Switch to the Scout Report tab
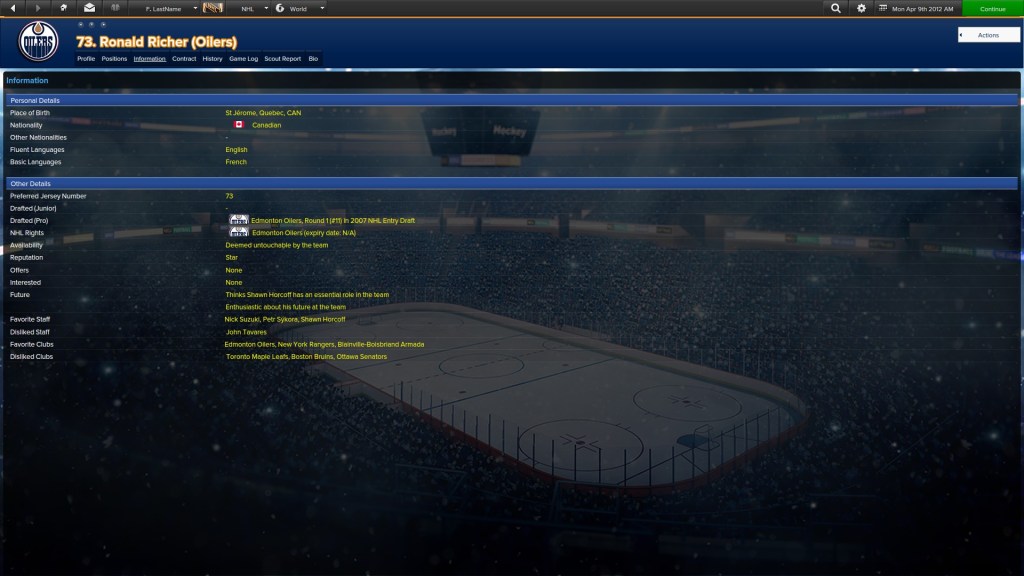Viewport: 1024px width, 576px height. (x=282, y=59)
